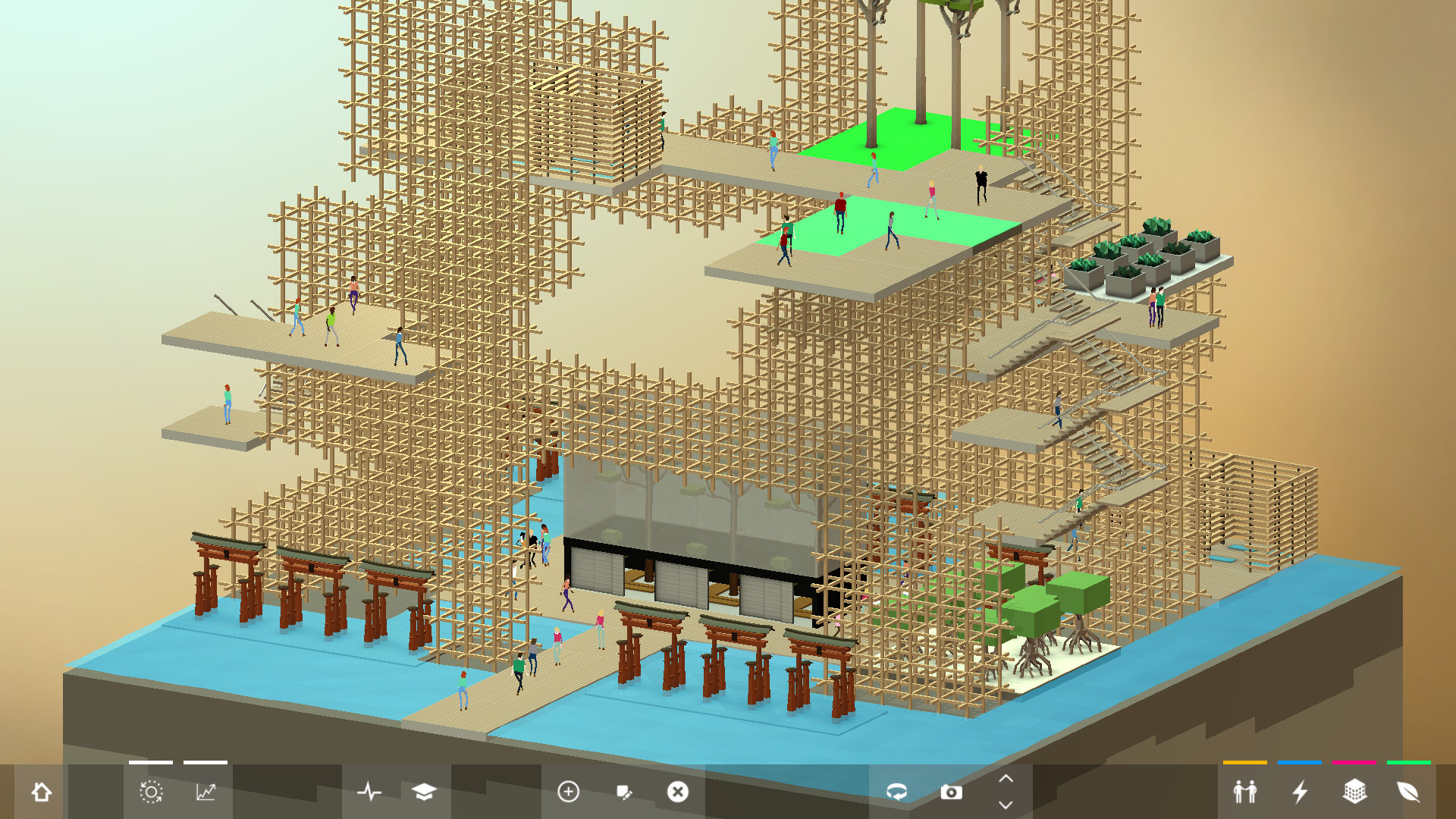This screenshot has width=1456, height=819.
Task: Click the camera screenshot icon
Action: tap(953, 793)
